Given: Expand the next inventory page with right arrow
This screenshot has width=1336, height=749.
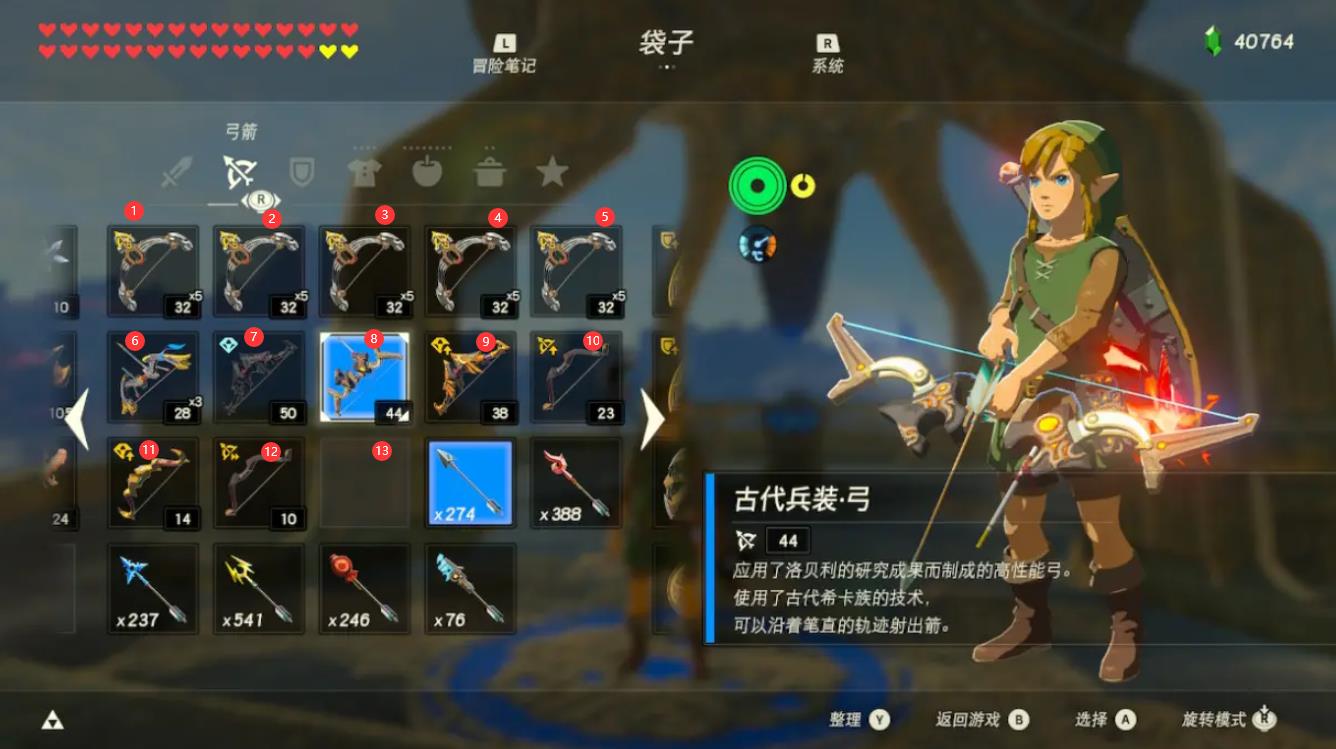Looking at the screenshot, I should click(x=651, y=420).
